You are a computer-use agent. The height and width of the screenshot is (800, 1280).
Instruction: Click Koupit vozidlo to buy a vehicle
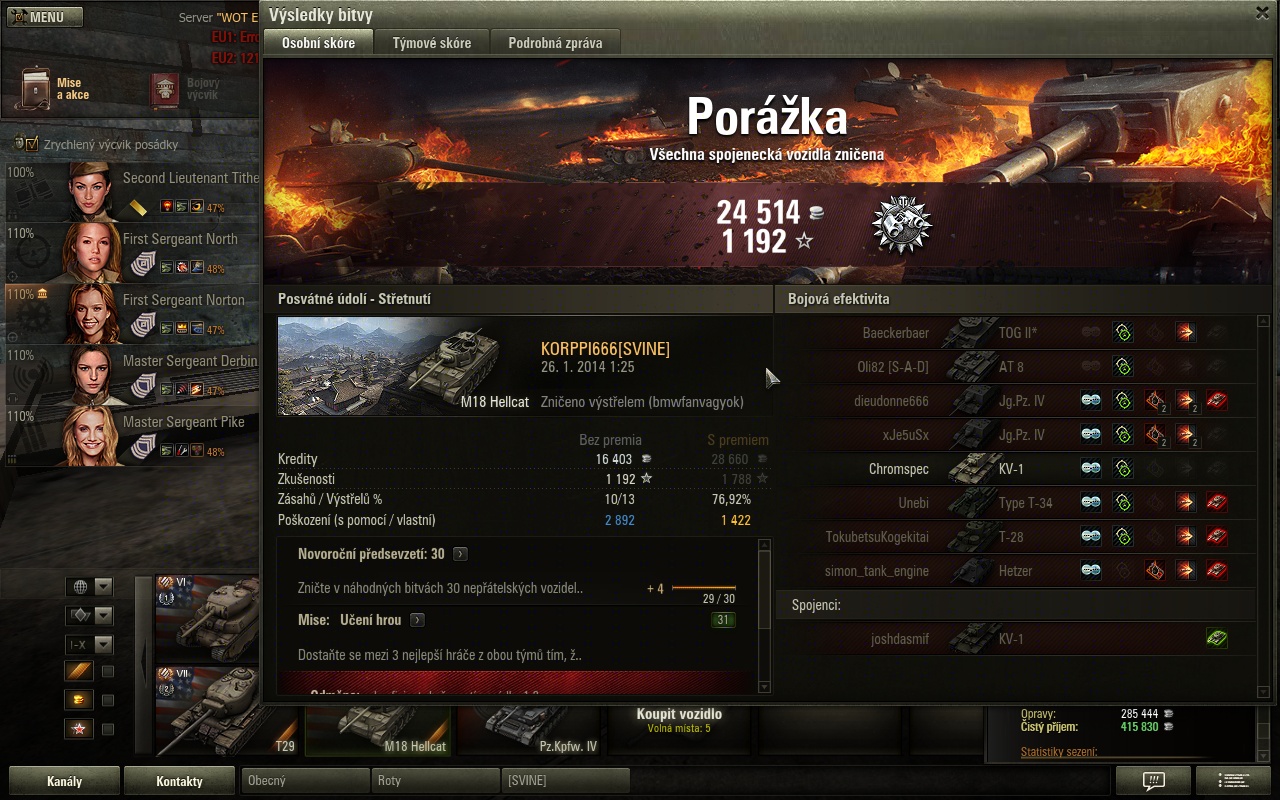click(679, 720)
